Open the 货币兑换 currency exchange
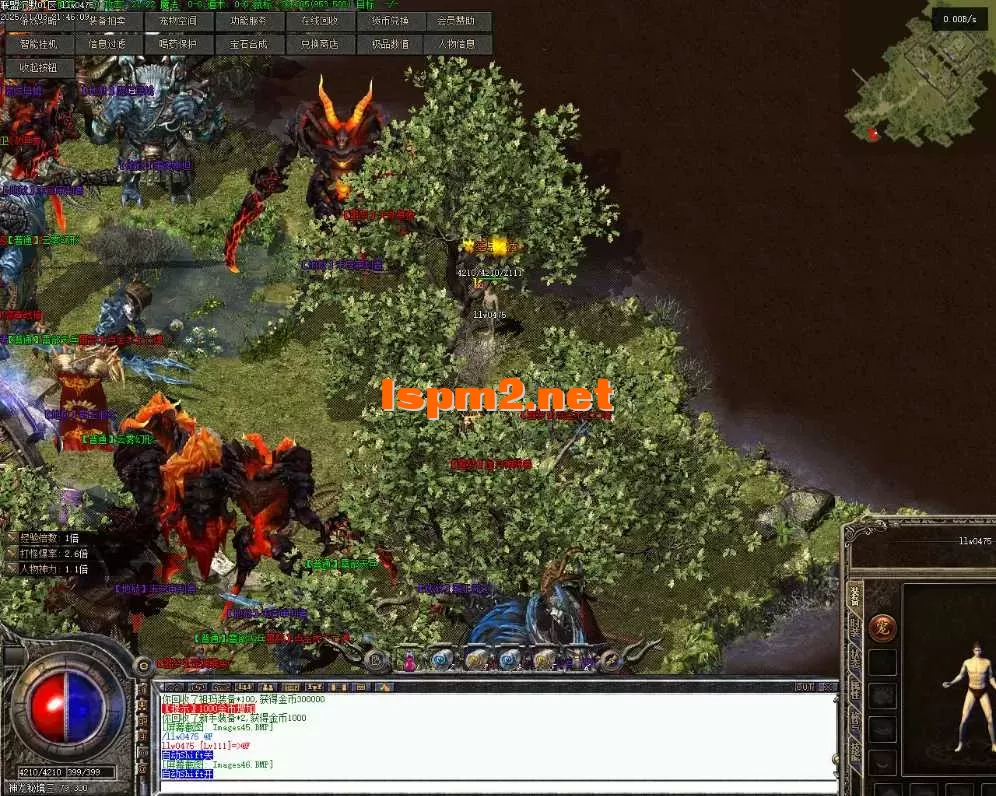This screenshot has width=996, height=796. tap(389, 21)
